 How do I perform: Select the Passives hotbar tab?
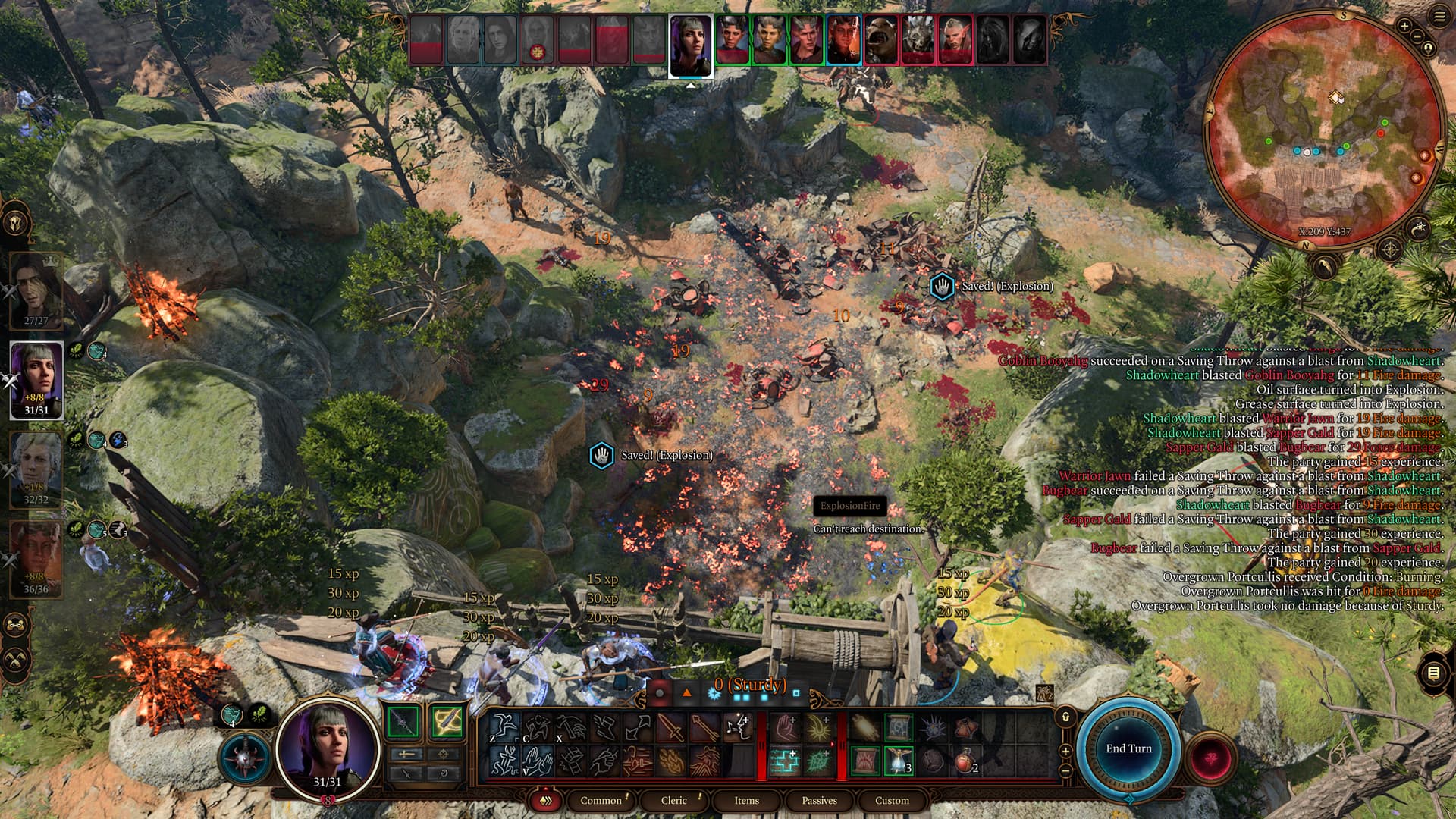819,800
